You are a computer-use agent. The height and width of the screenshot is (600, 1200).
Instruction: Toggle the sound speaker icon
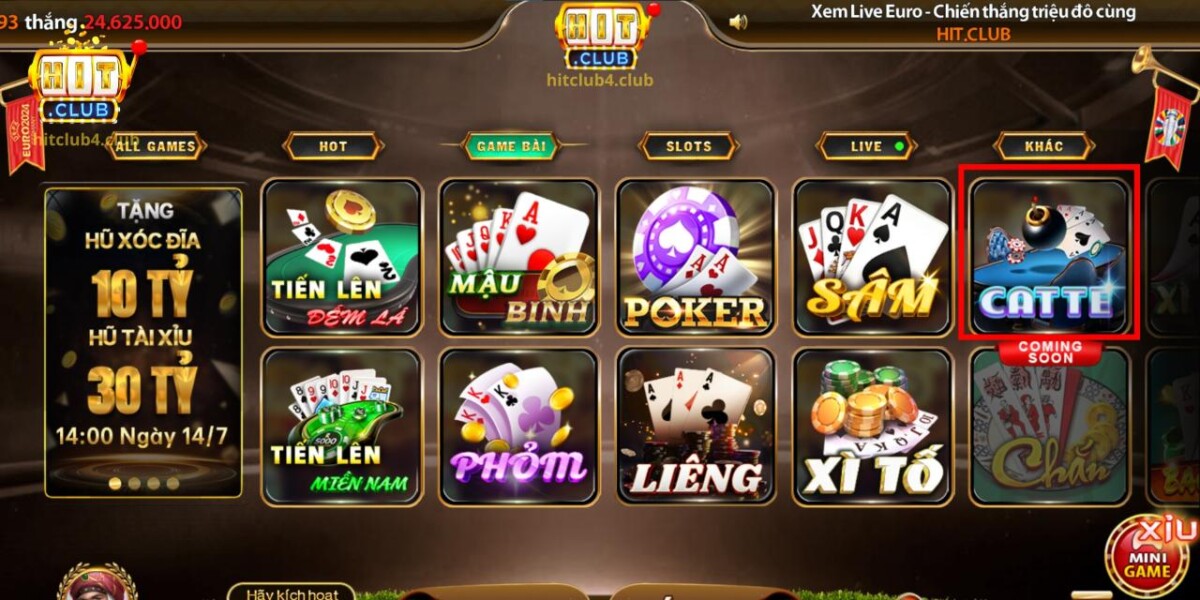[738, 21]
